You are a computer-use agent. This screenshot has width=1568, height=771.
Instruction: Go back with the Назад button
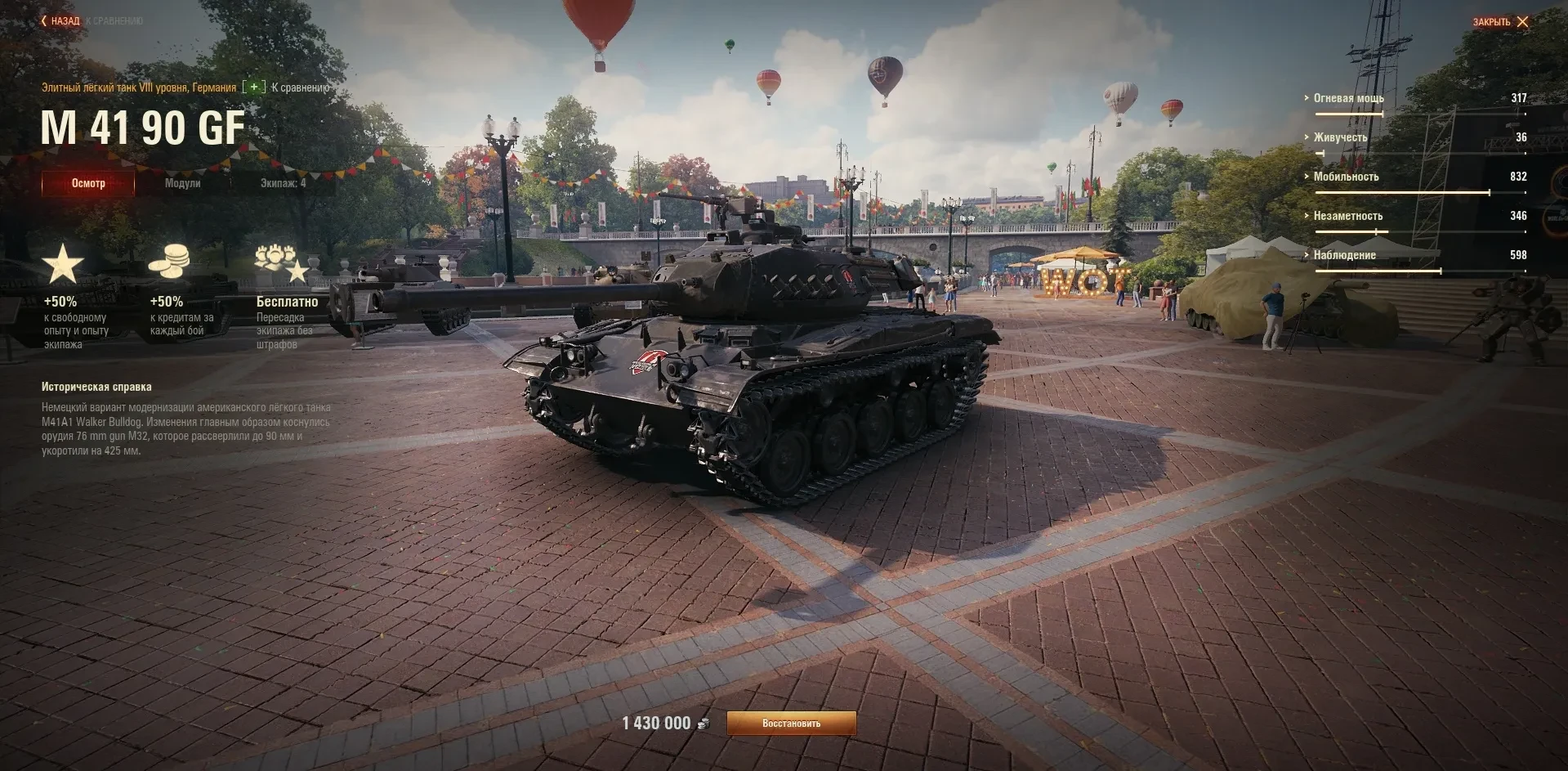tap(60, 21)
